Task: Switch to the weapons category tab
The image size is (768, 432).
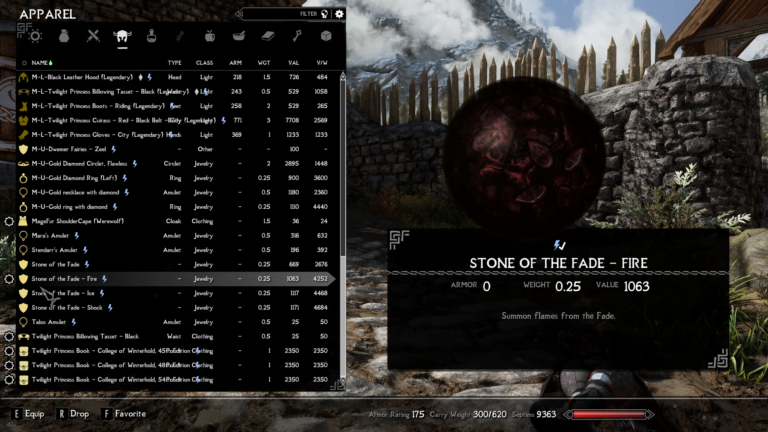Action: tap(94, 37)
